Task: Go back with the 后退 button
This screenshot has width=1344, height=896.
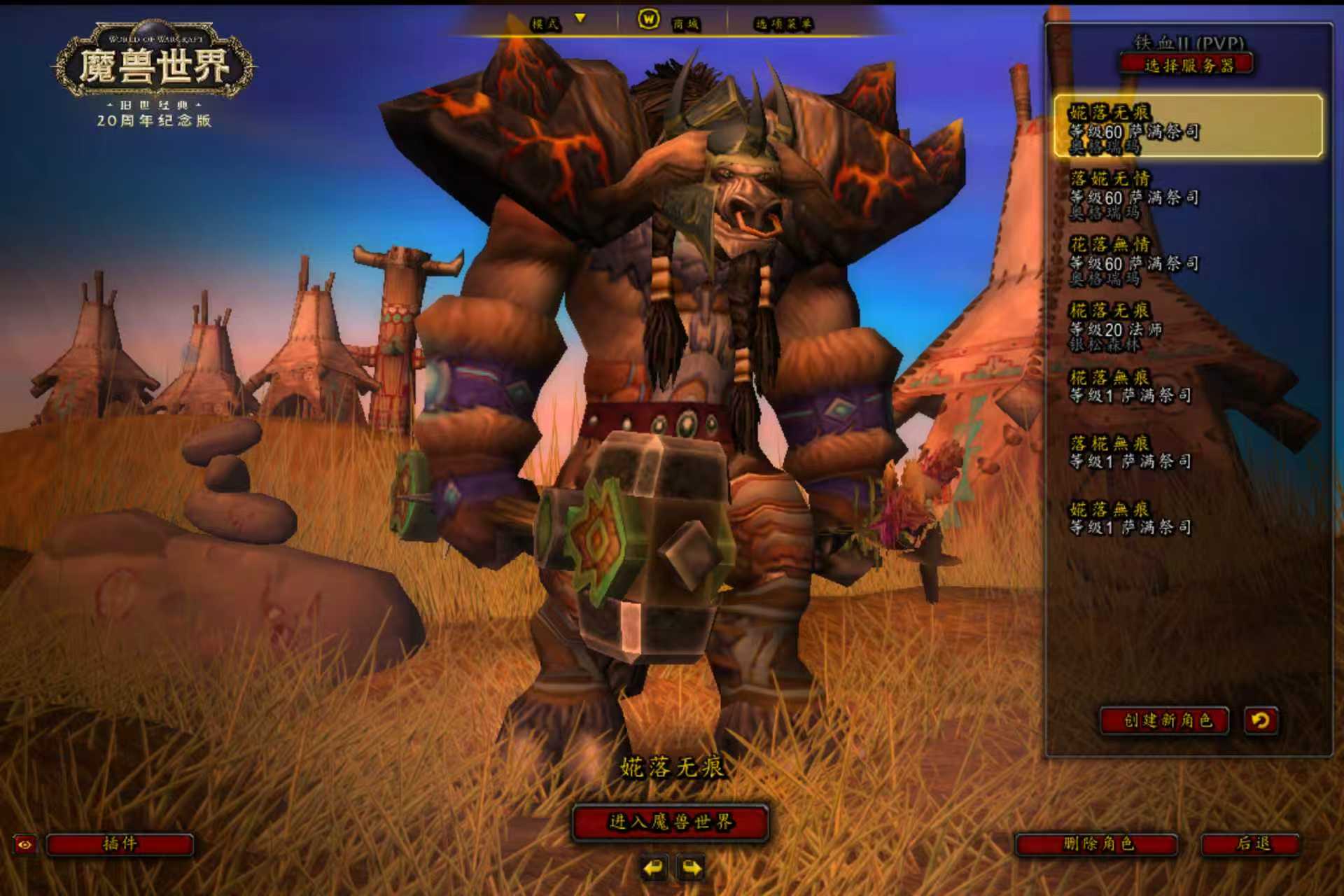Action: [1252, 844]
